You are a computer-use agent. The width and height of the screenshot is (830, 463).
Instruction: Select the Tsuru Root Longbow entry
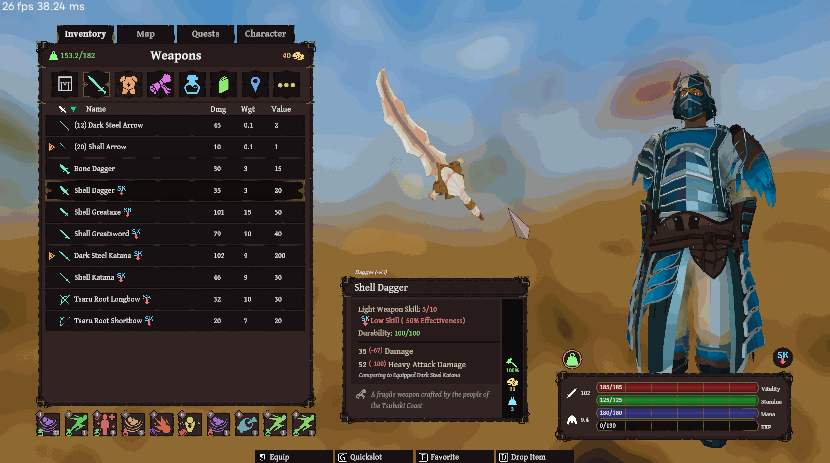click(175, 299)
